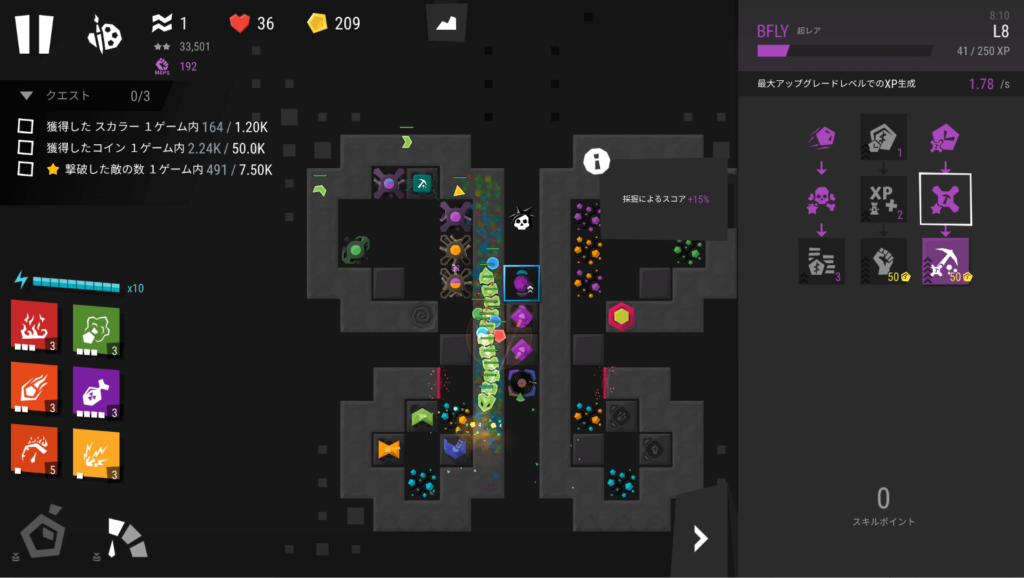Pick the skull and star upgrade node
The width and height of the screenshot is (1024, 578).
click(822, 199)
